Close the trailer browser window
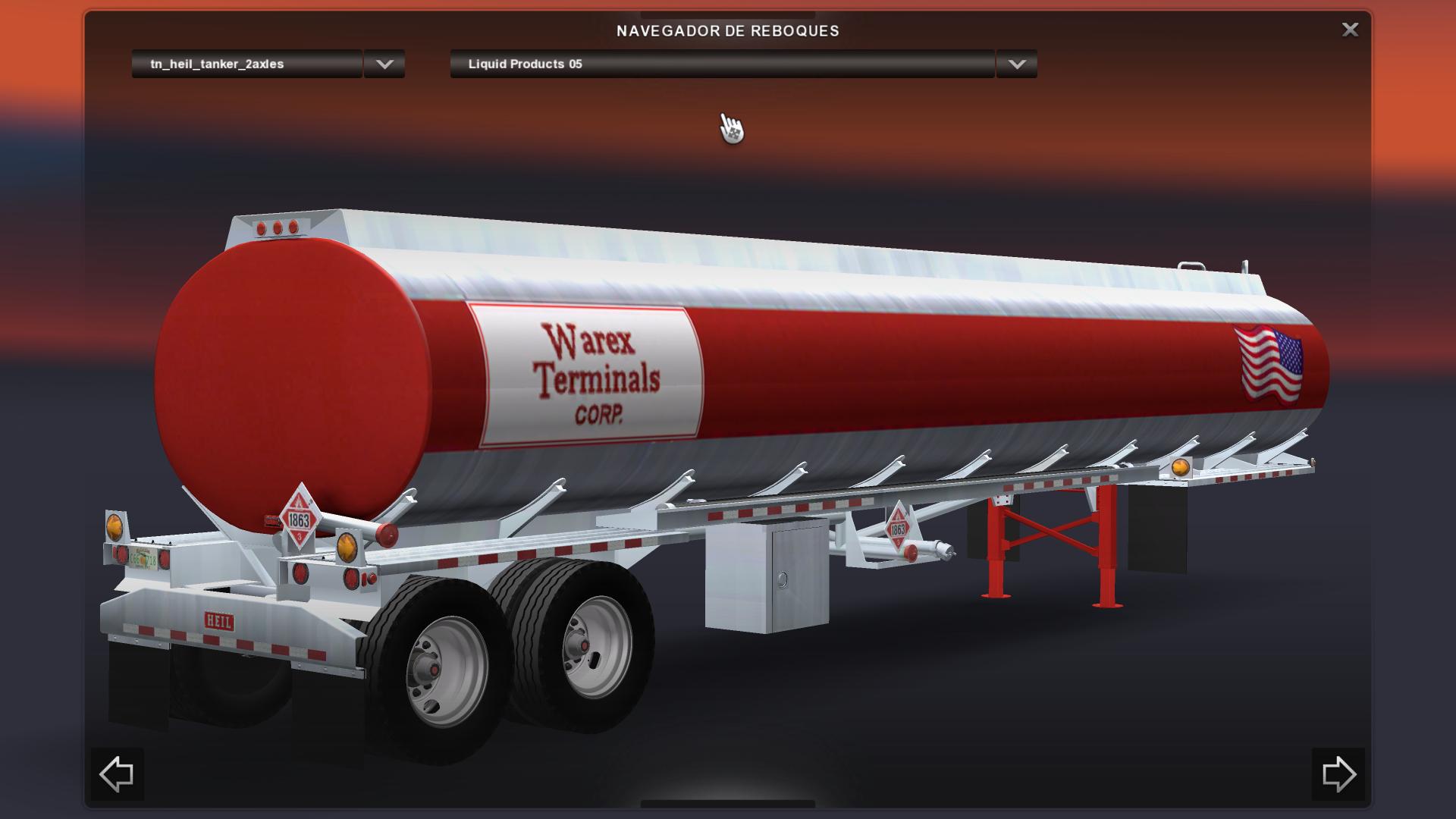 click(x=1350, y=30)
